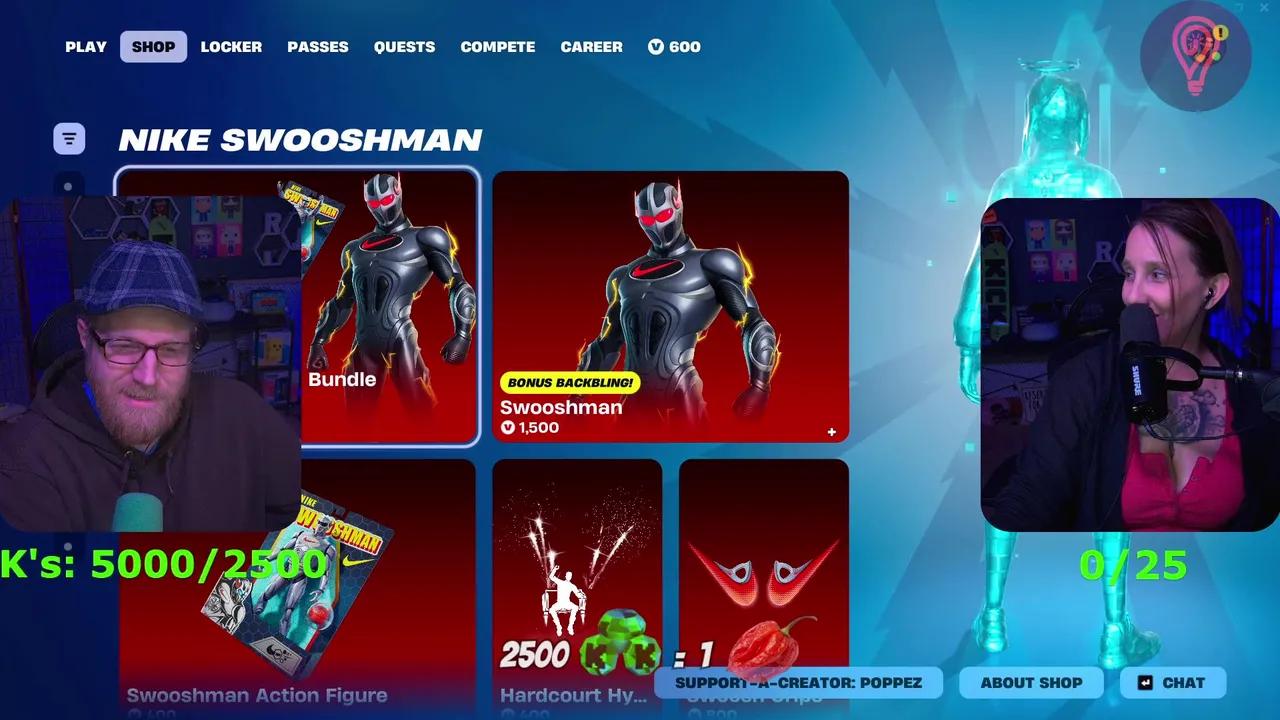Click the BONUS BACKBLING badge on Swooshman
Screen dimensions: 1280x720
(571, 382)
